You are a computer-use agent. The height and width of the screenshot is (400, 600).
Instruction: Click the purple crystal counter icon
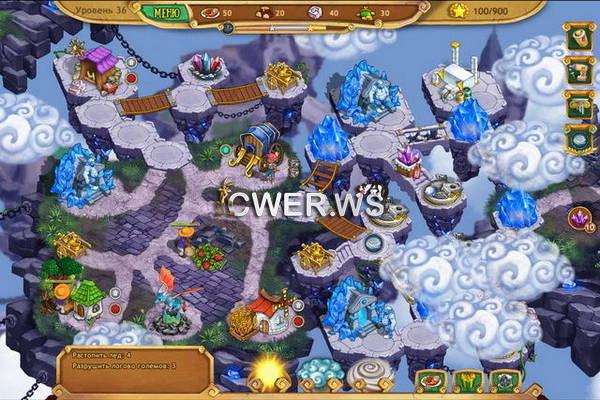(x=577, y=218)
